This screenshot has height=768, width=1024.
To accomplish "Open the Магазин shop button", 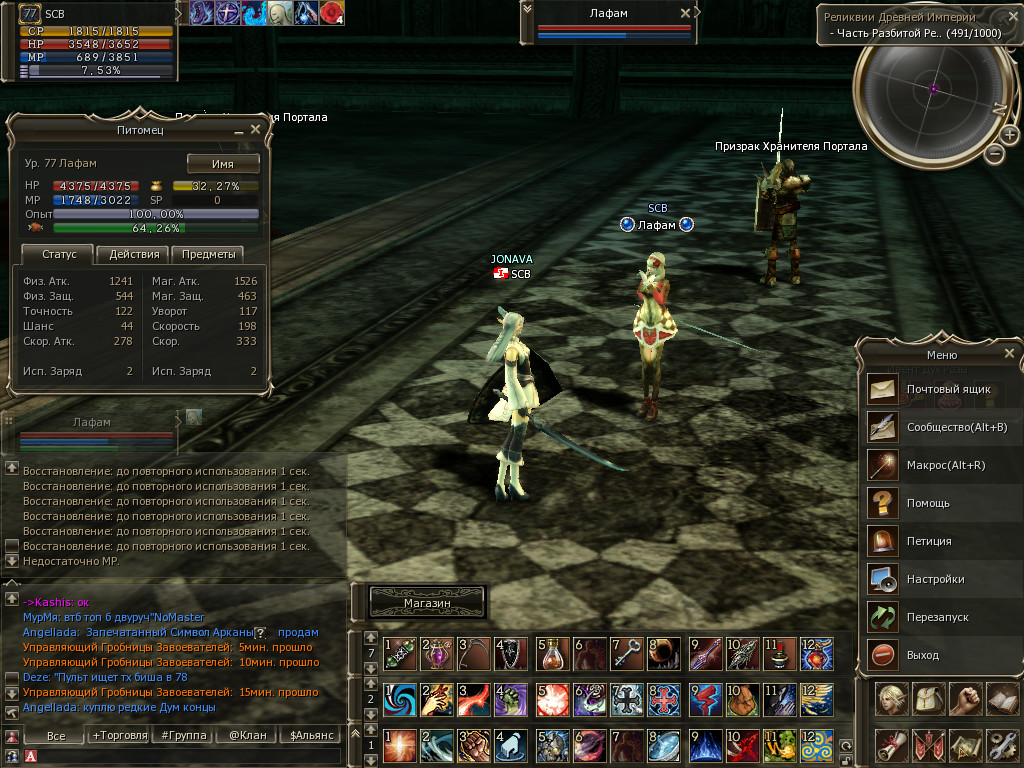I will tap(427, 603).
